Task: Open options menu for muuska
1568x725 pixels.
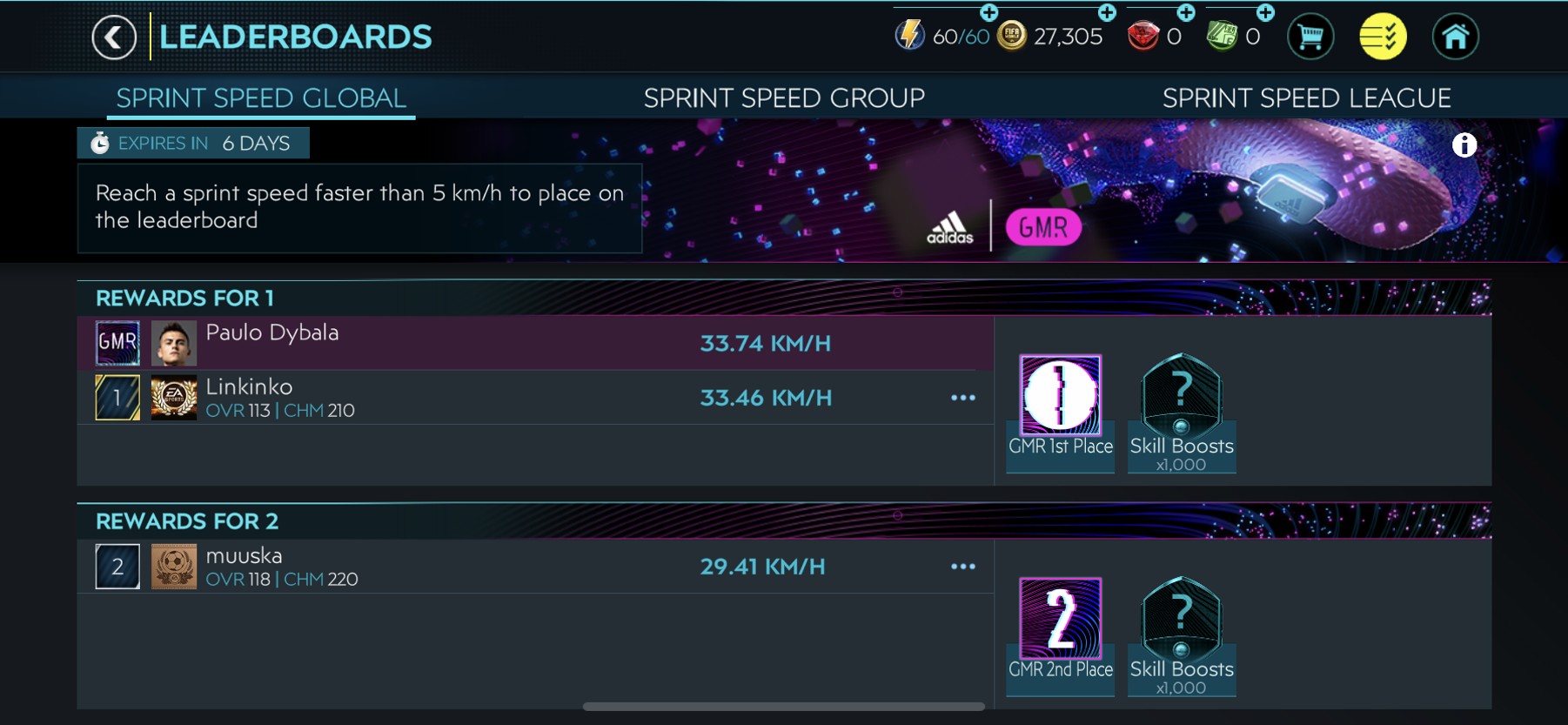Action: [962, 567]
